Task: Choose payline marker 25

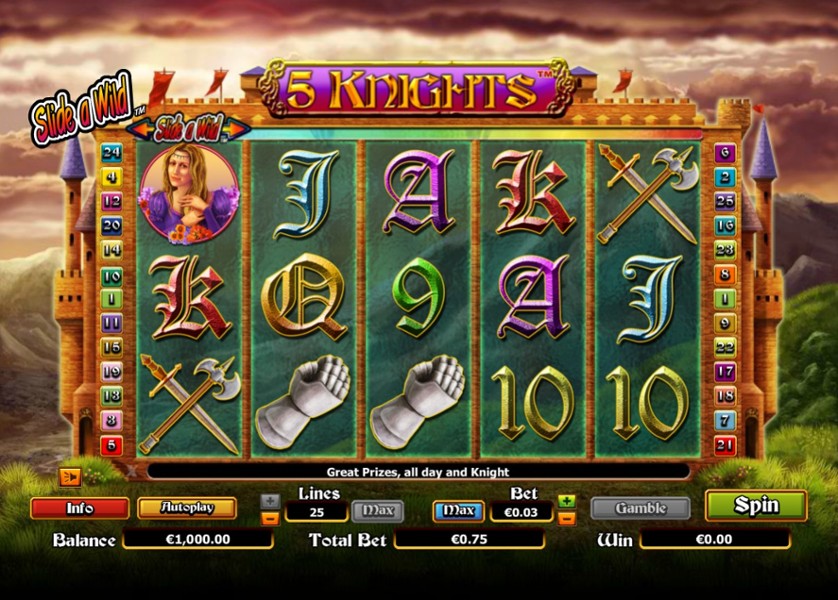Action: click(x=726, y=202)
